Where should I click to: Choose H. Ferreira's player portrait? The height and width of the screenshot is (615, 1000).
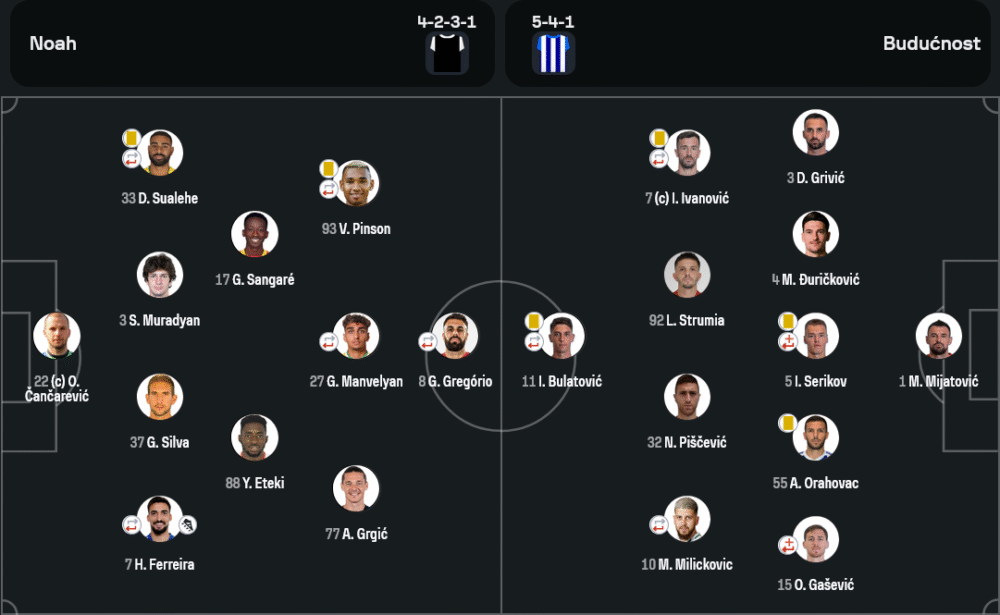pyautogui.click(x=160, y=519)
